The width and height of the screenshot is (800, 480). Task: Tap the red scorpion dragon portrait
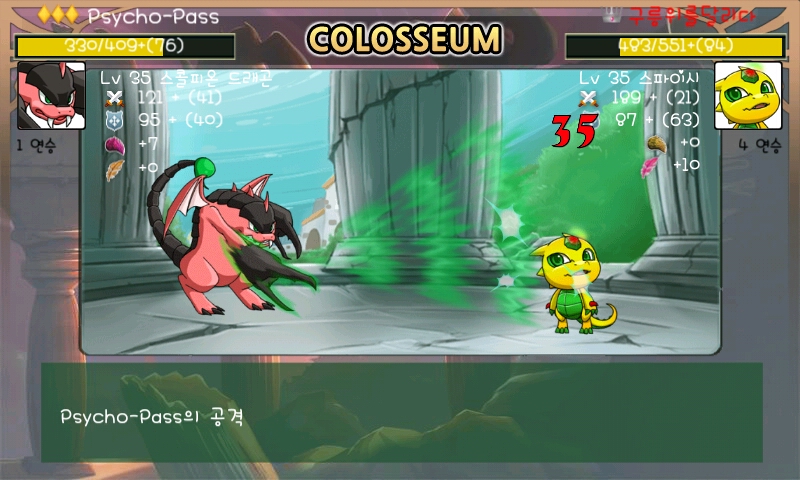(51, 95)
